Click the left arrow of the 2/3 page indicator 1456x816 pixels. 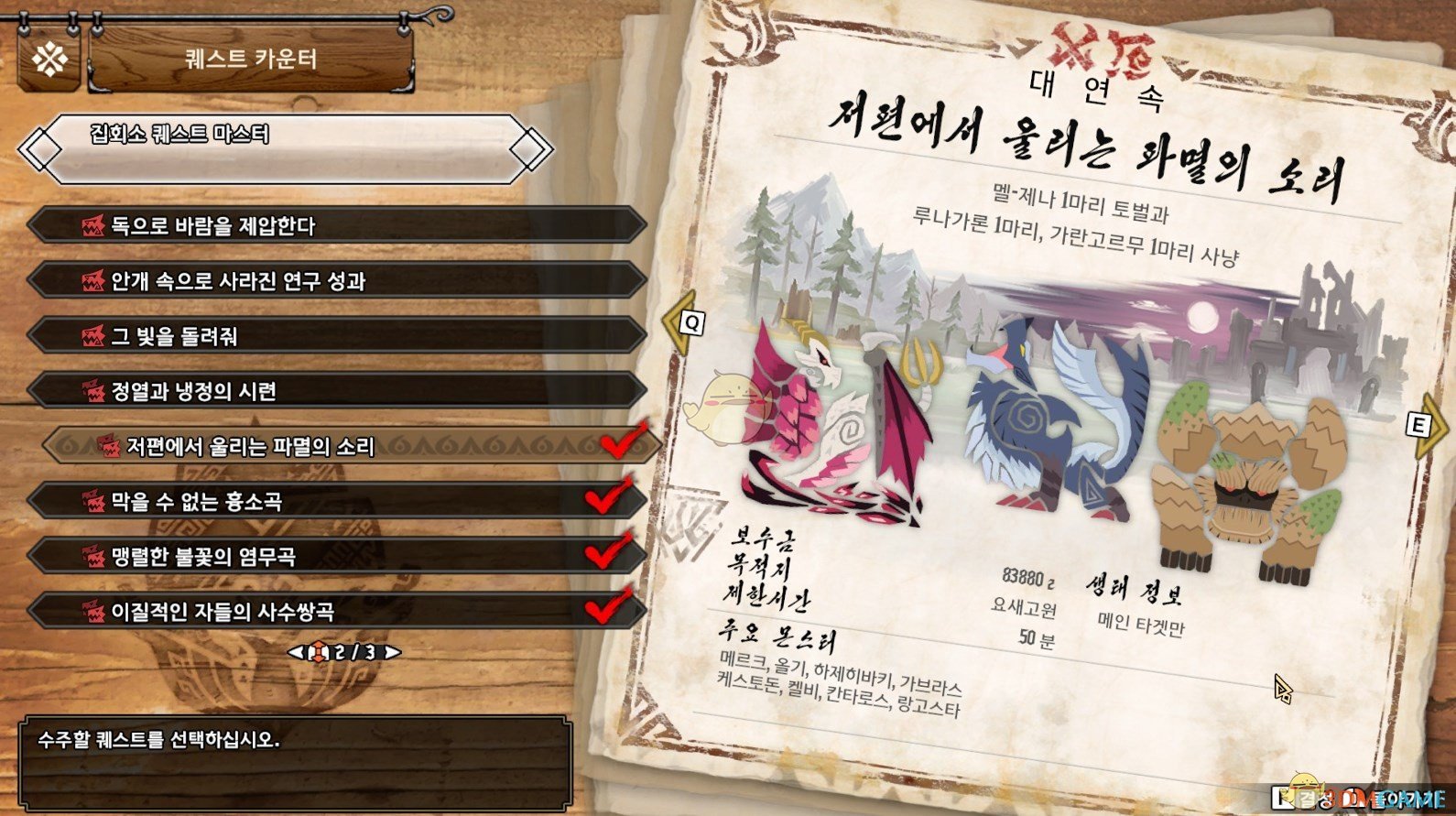(297, 653)
